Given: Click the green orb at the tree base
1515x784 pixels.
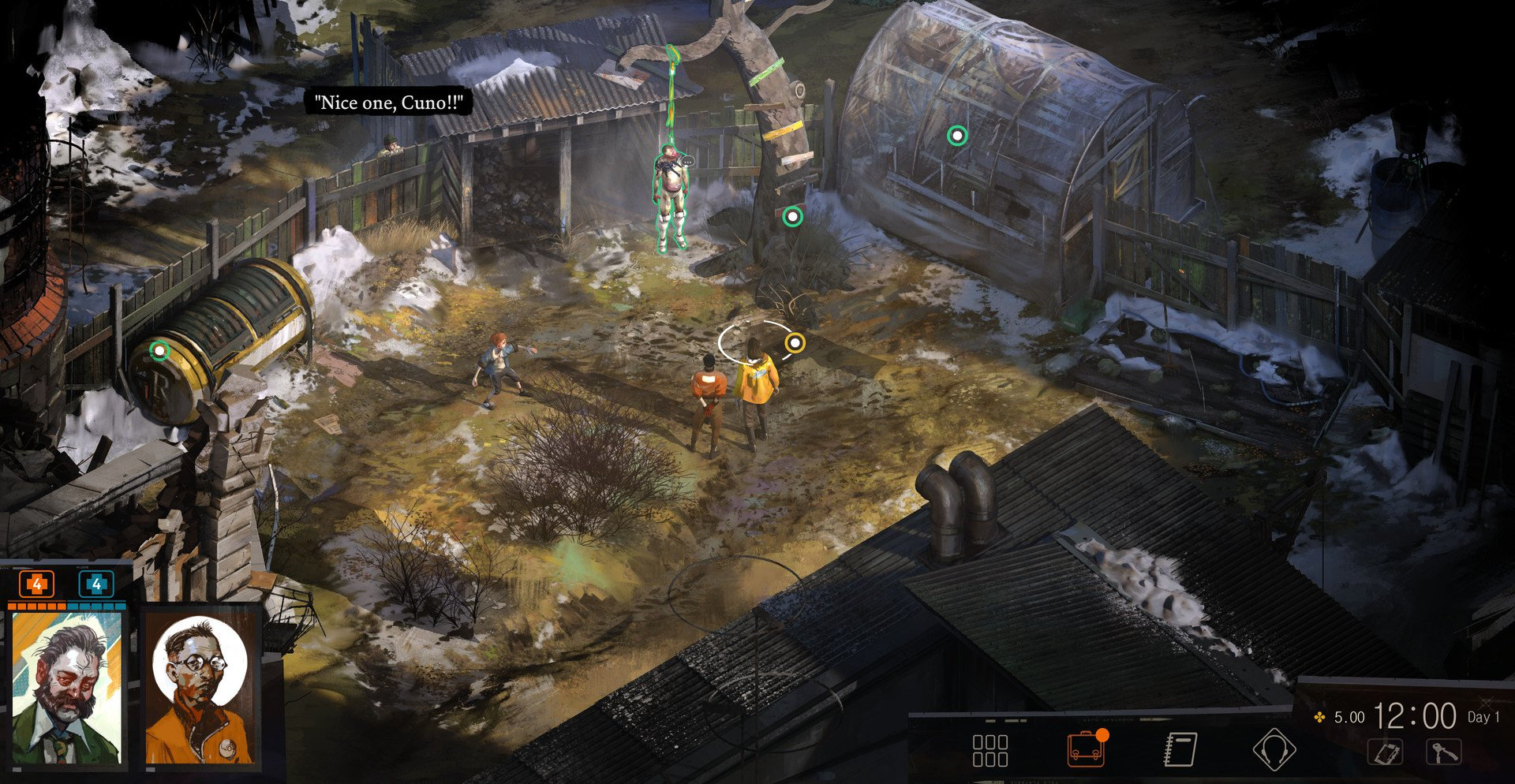Looking at the screenshot, I should pos(792,216).
